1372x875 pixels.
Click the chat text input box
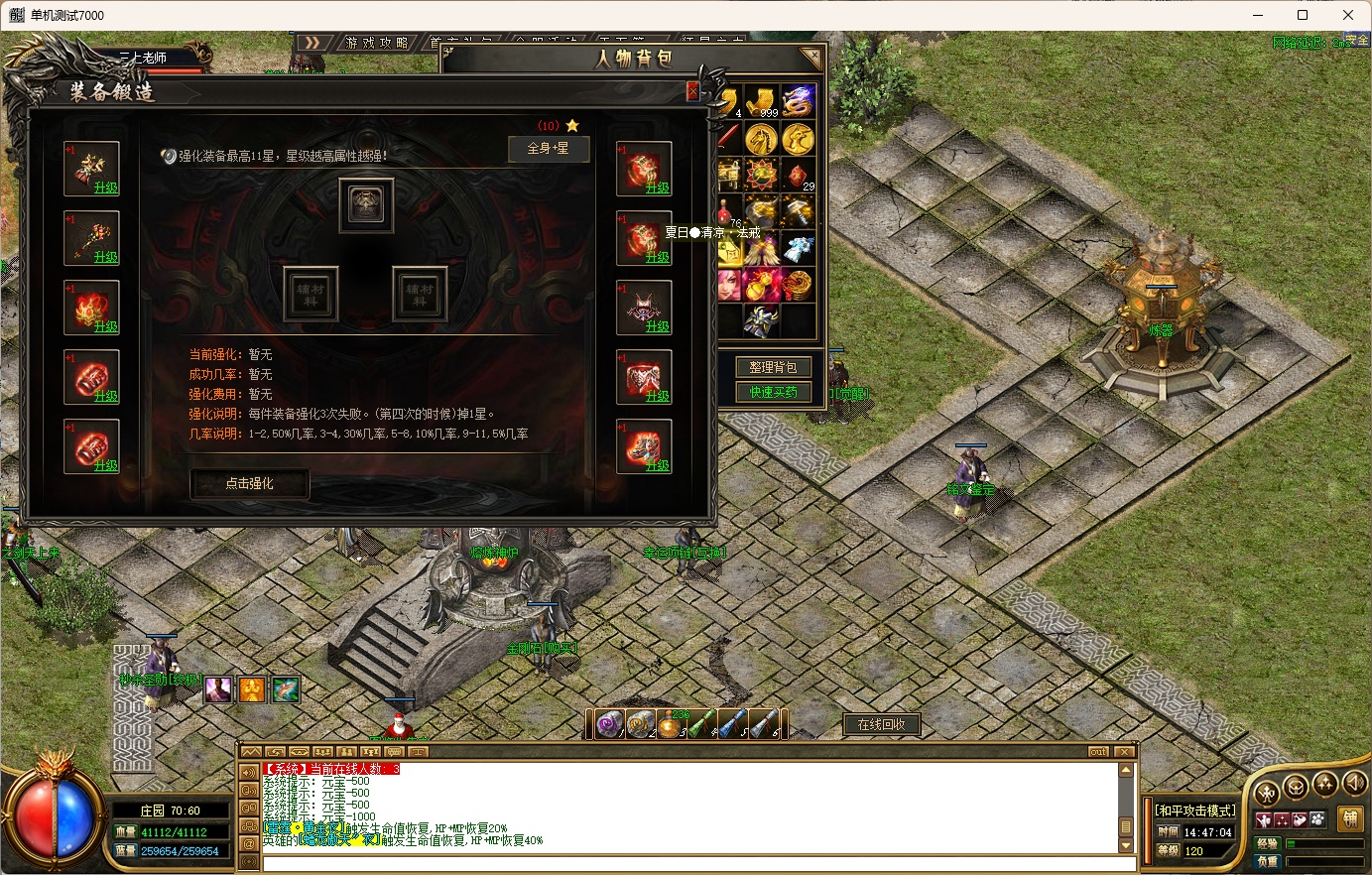point(685,863)
